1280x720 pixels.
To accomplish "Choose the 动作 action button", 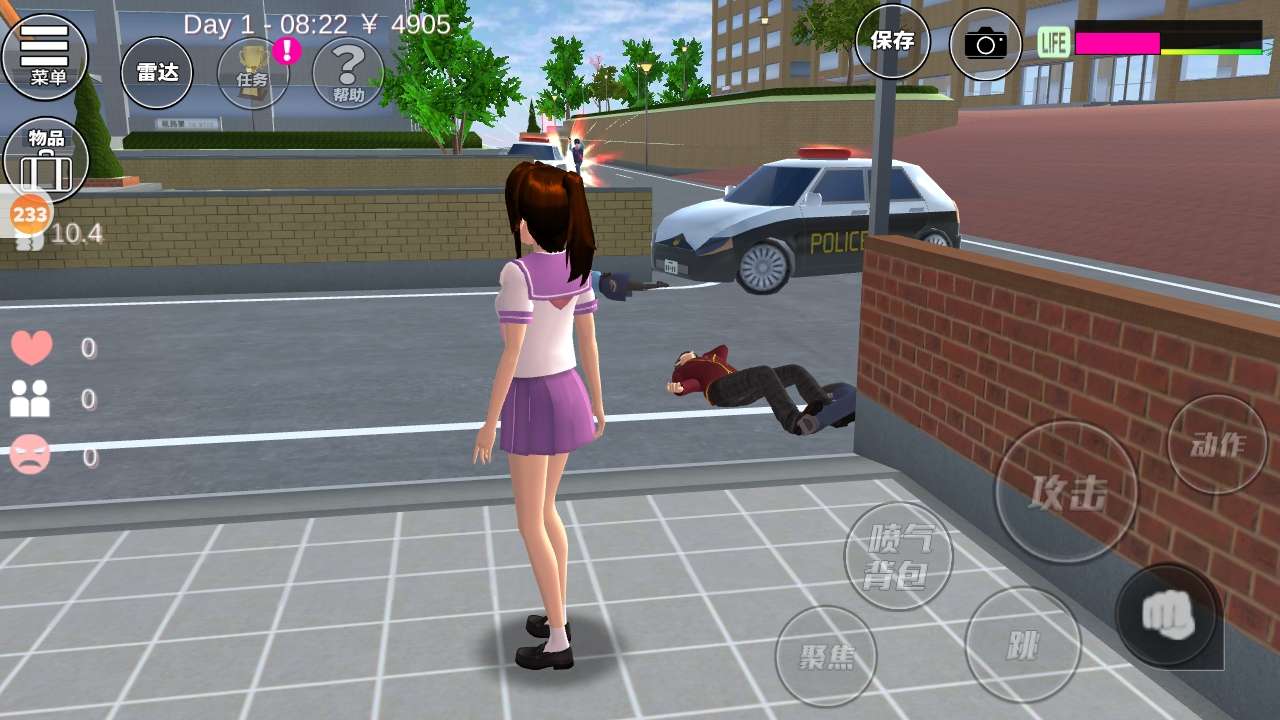I will pos(1217,445).
